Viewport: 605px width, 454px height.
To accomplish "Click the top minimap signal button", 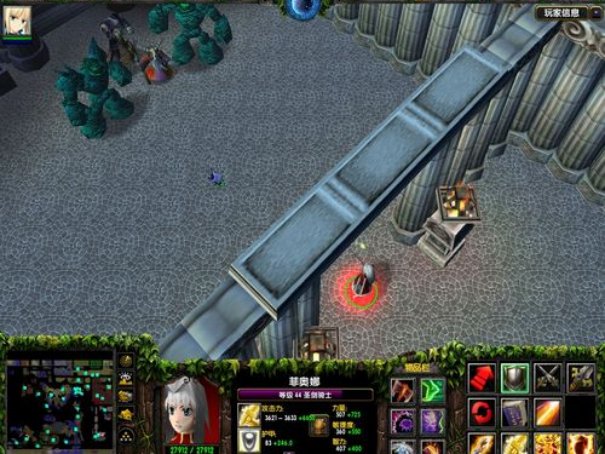I will pyautogui.click(x=127, y=362).
